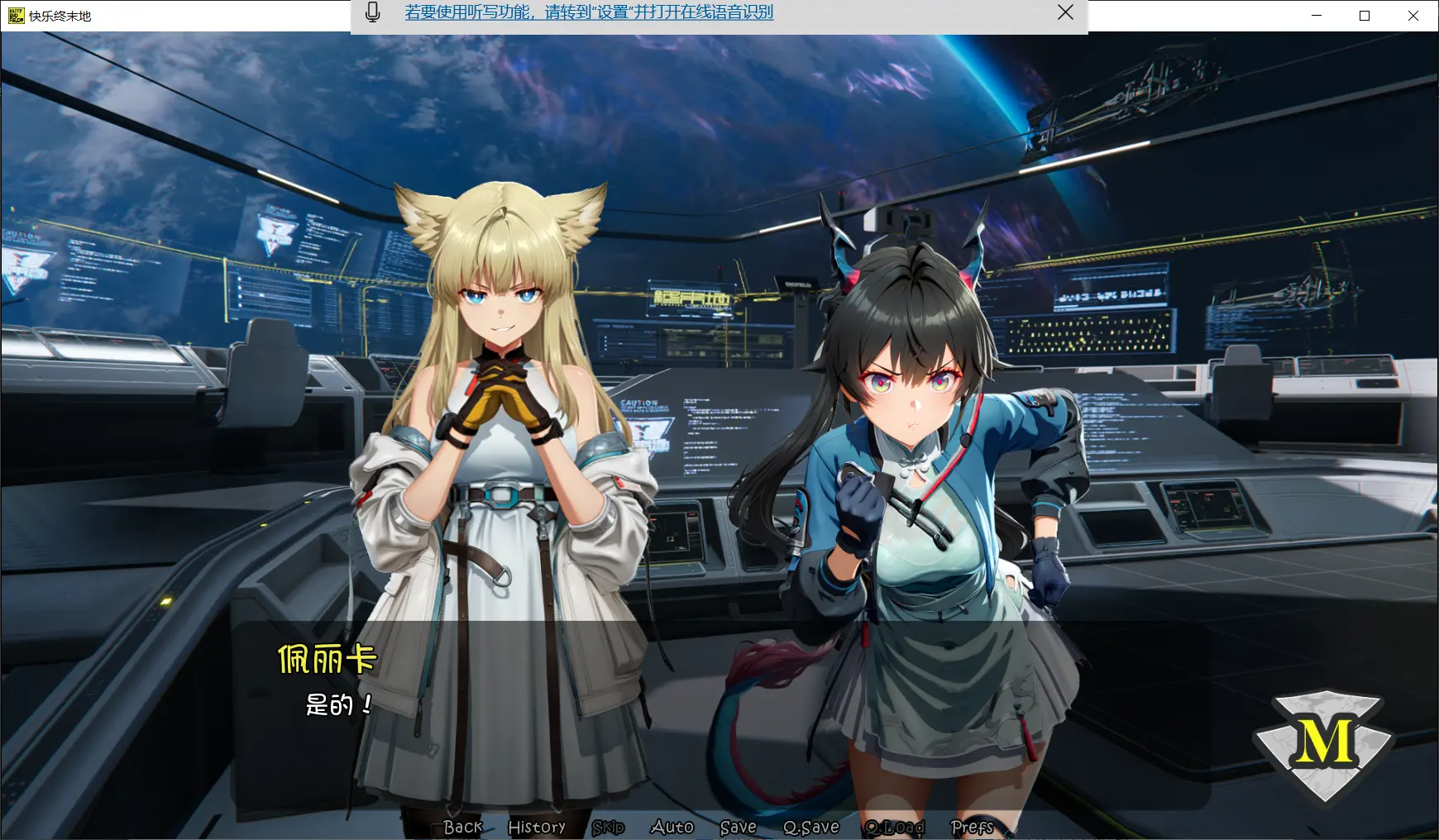Toggle Skip mode in quick menu
This screenshot has height=840, width=1439.
tap(608, 827)
